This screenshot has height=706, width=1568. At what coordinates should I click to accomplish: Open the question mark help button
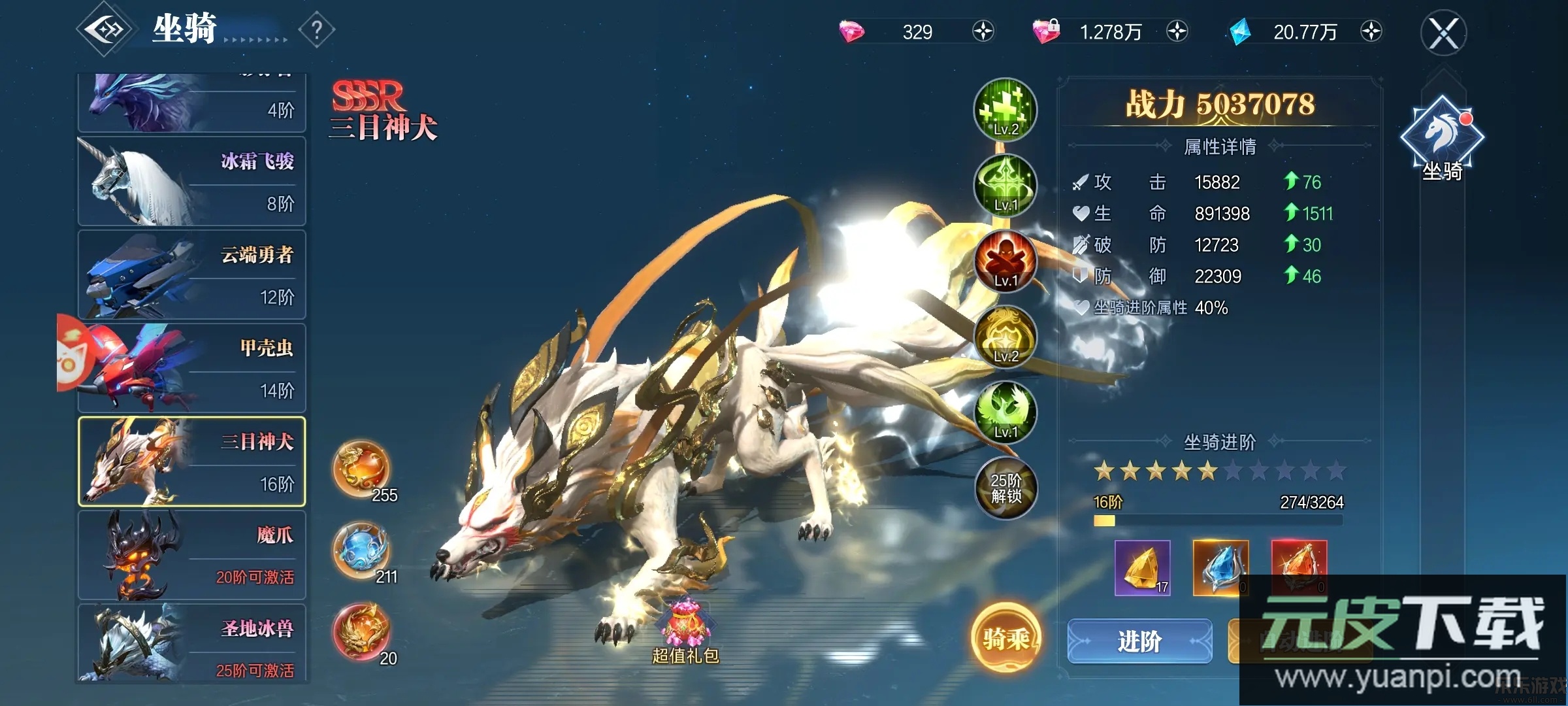click(x=317, y=29)
